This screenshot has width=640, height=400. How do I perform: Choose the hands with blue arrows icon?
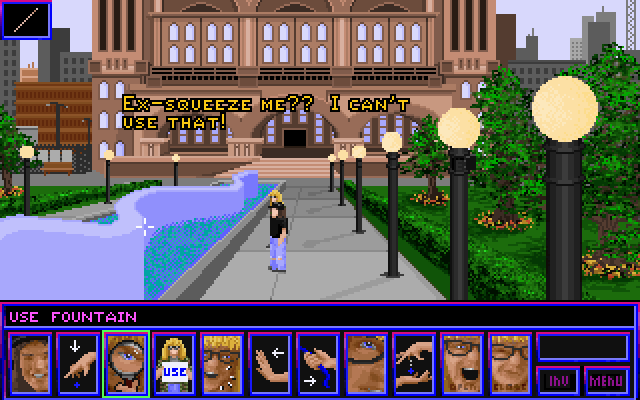[318, 363]
